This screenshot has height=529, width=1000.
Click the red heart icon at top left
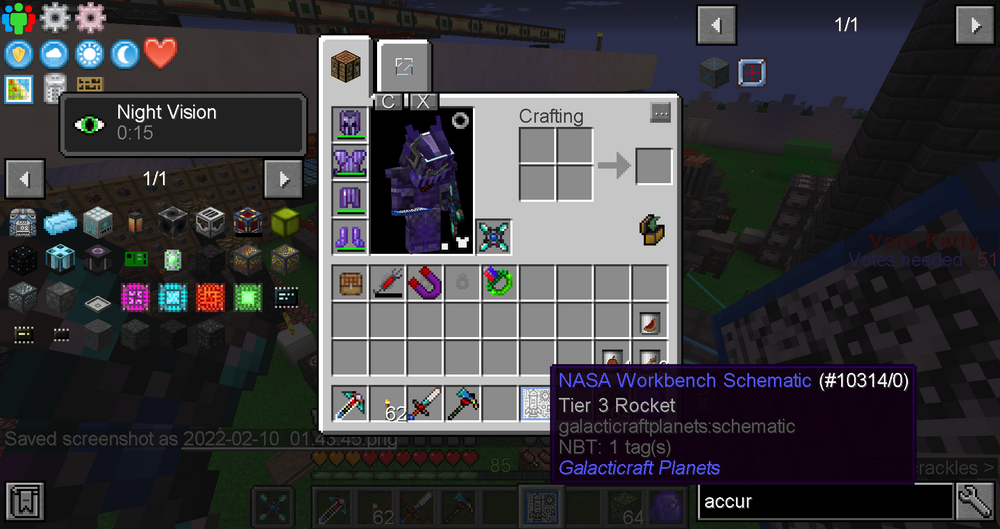click(160, 53)
